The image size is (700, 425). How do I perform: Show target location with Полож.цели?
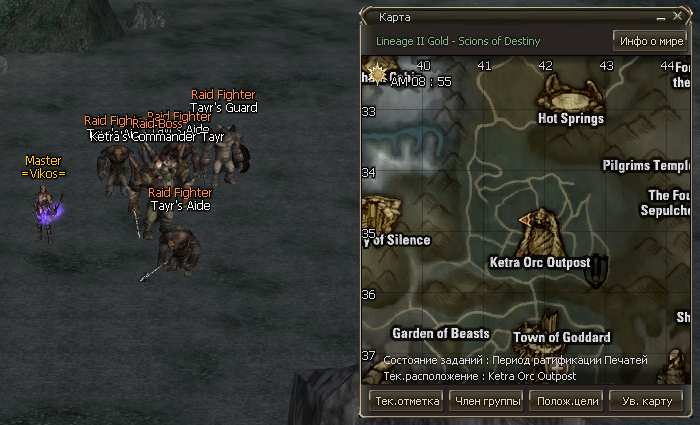tap(567, 401)
